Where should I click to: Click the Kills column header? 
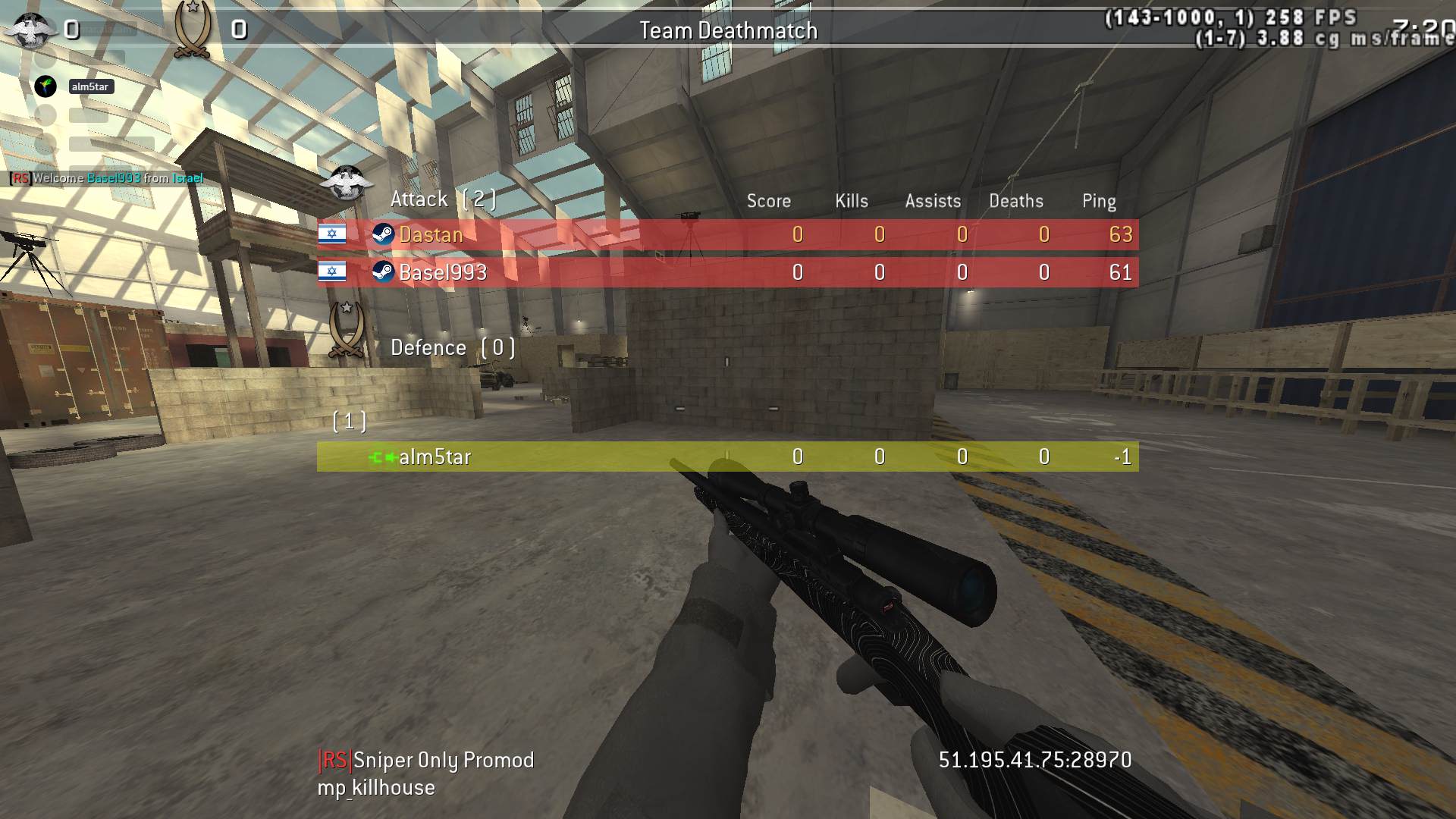(851, 201)
